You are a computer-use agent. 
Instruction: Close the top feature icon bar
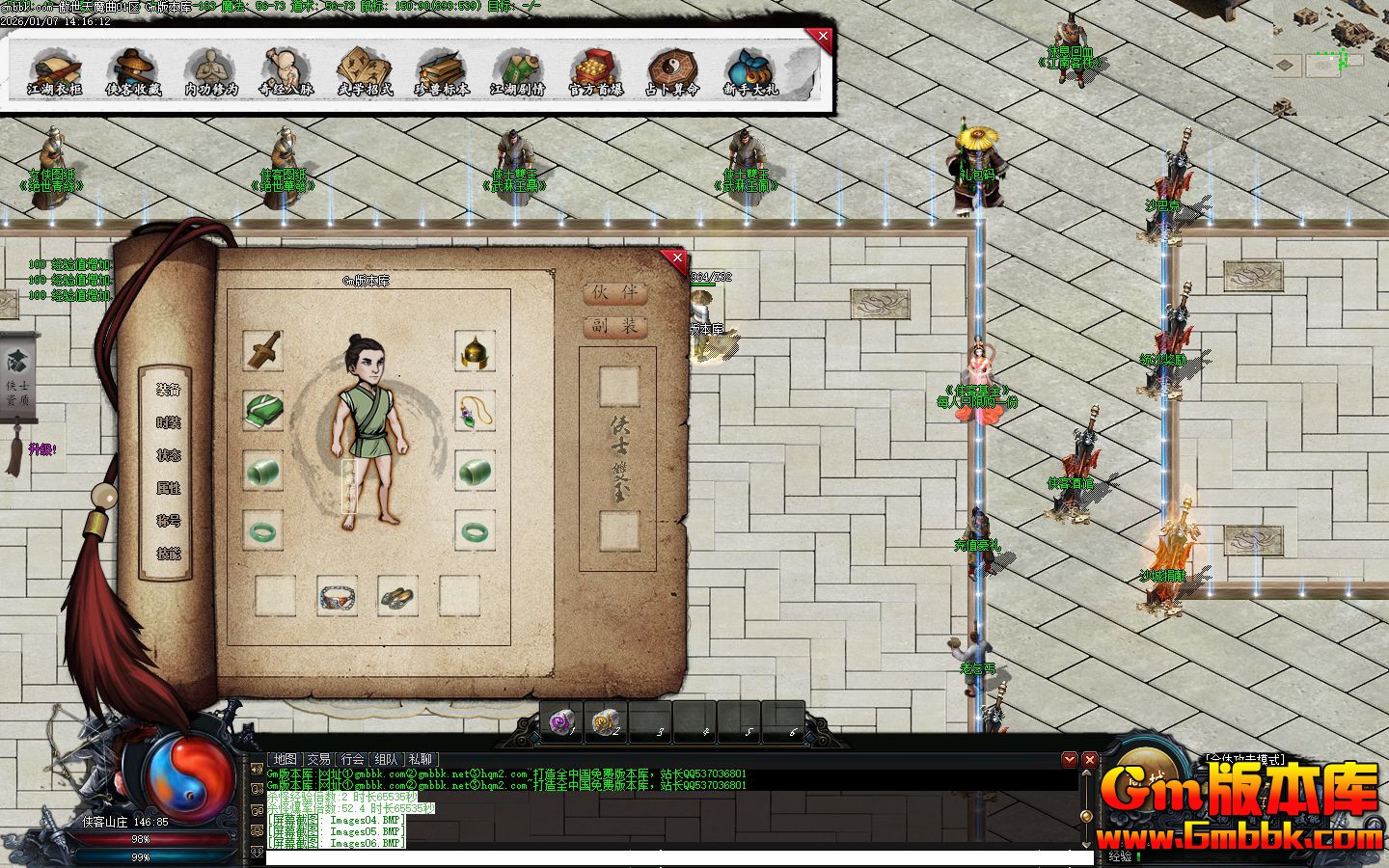click(822, 38)
